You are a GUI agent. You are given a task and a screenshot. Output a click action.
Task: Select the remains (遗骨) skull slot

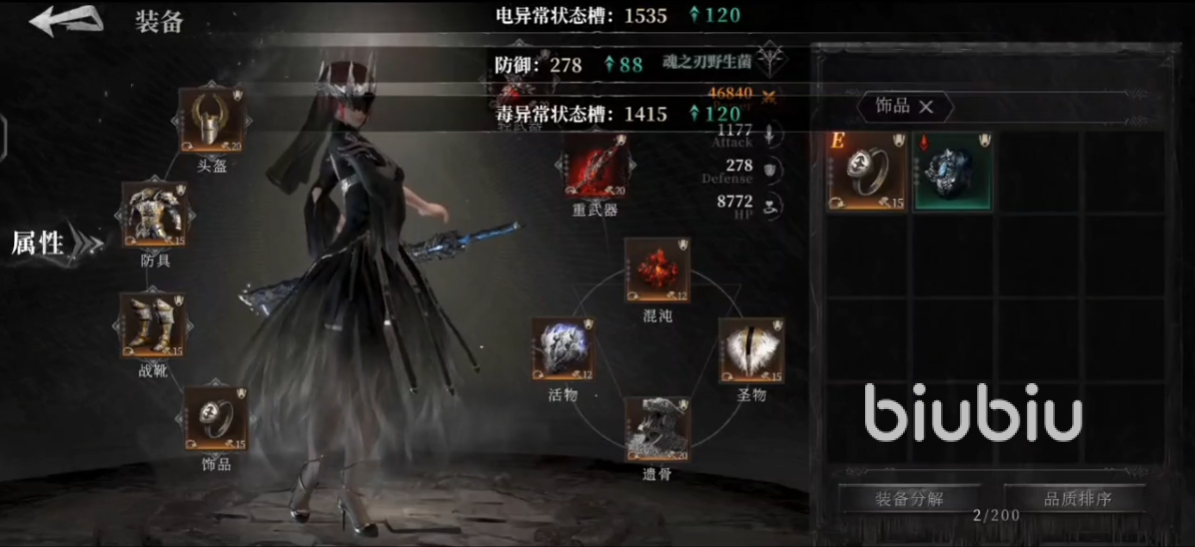tap(656, 428)
